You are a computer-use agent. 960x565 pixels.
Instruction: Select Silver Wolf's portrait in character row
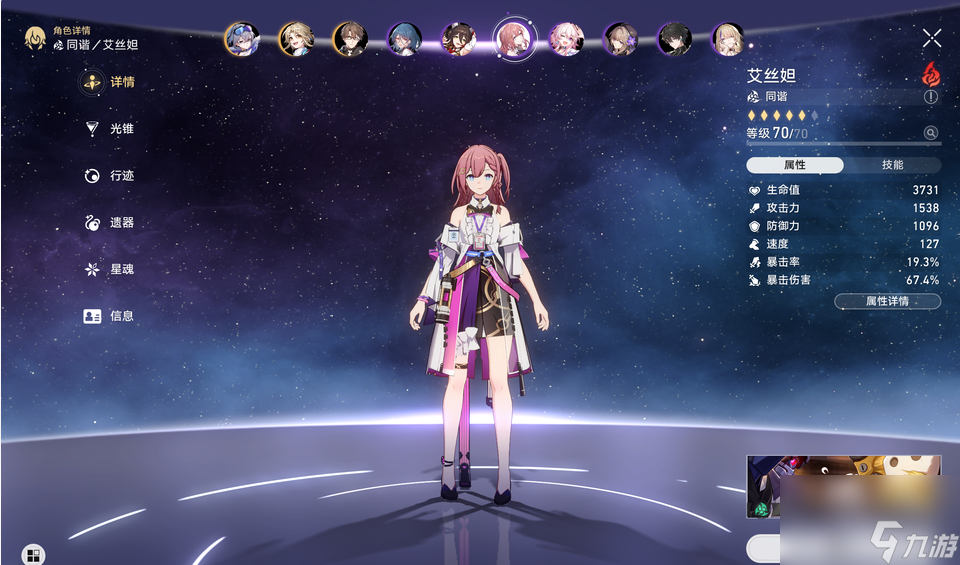[x=242, y=39]
